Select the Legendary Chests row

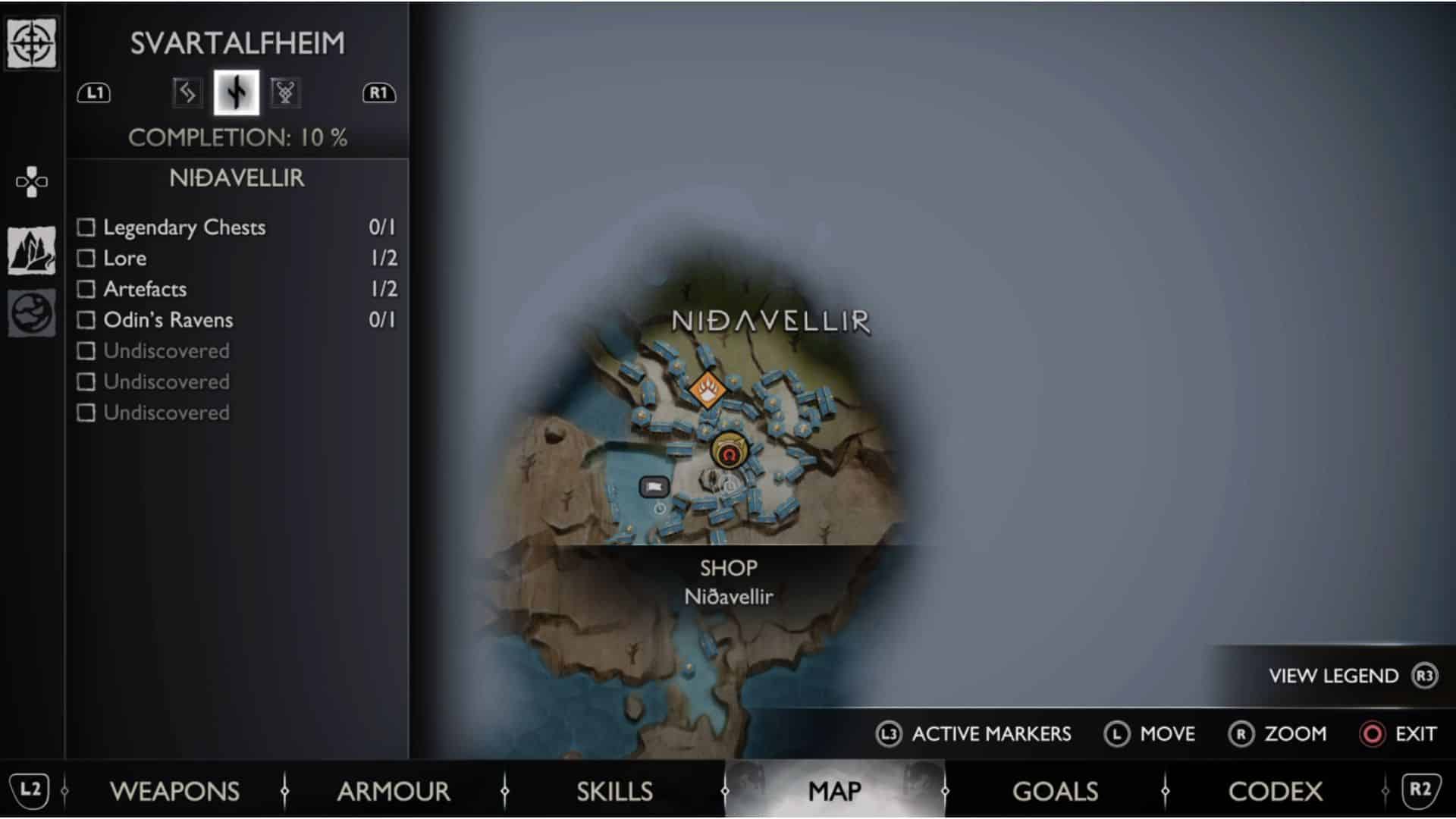click(184, 227)
